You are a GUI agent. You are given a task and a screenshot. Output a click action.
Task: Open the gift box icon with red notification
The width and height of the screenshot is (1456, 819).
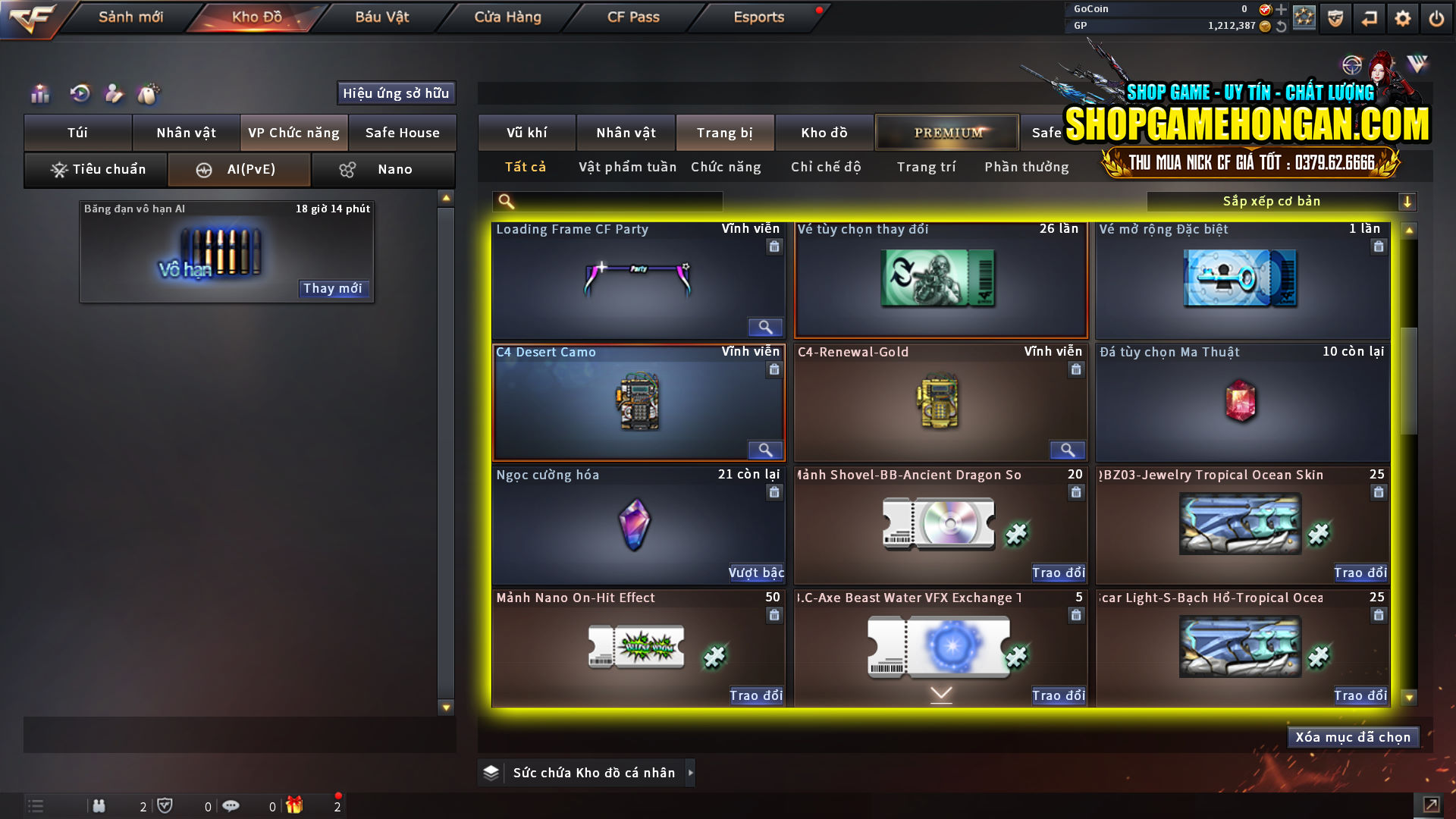pyautogui.click(x=296, y=805)
